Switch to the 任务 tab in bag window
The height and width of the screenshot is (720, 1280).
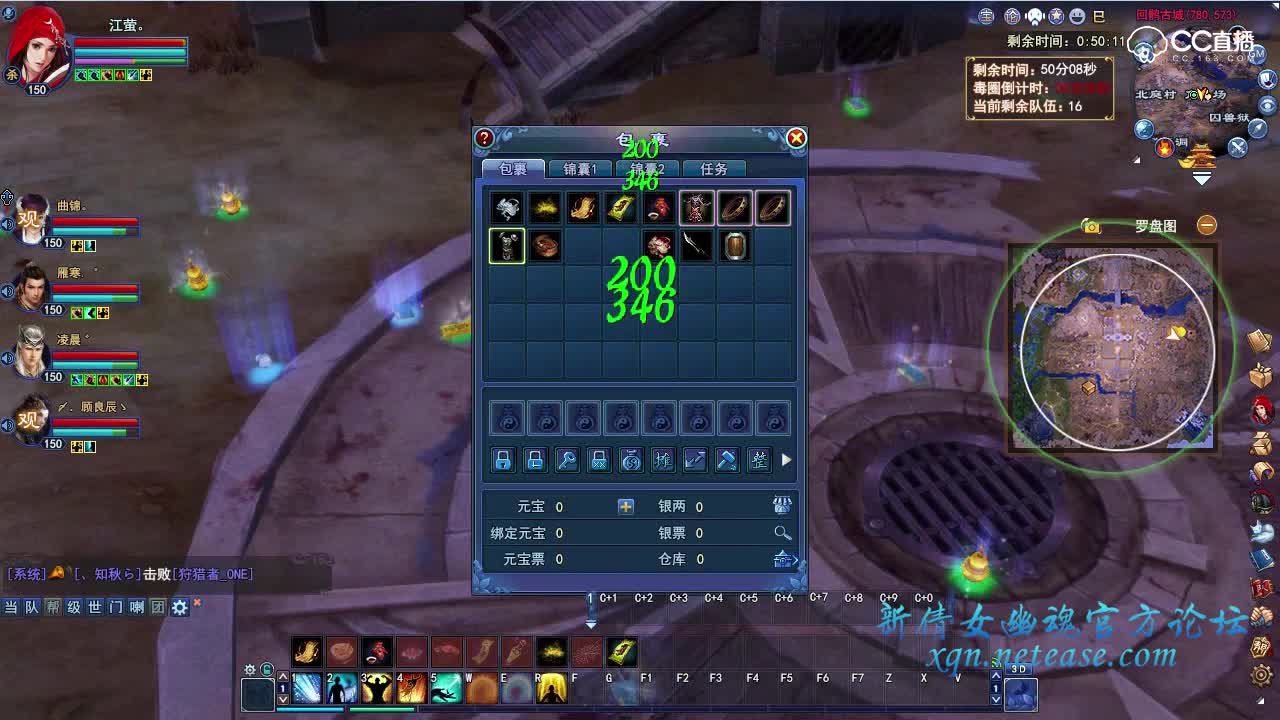click(712, 168)
